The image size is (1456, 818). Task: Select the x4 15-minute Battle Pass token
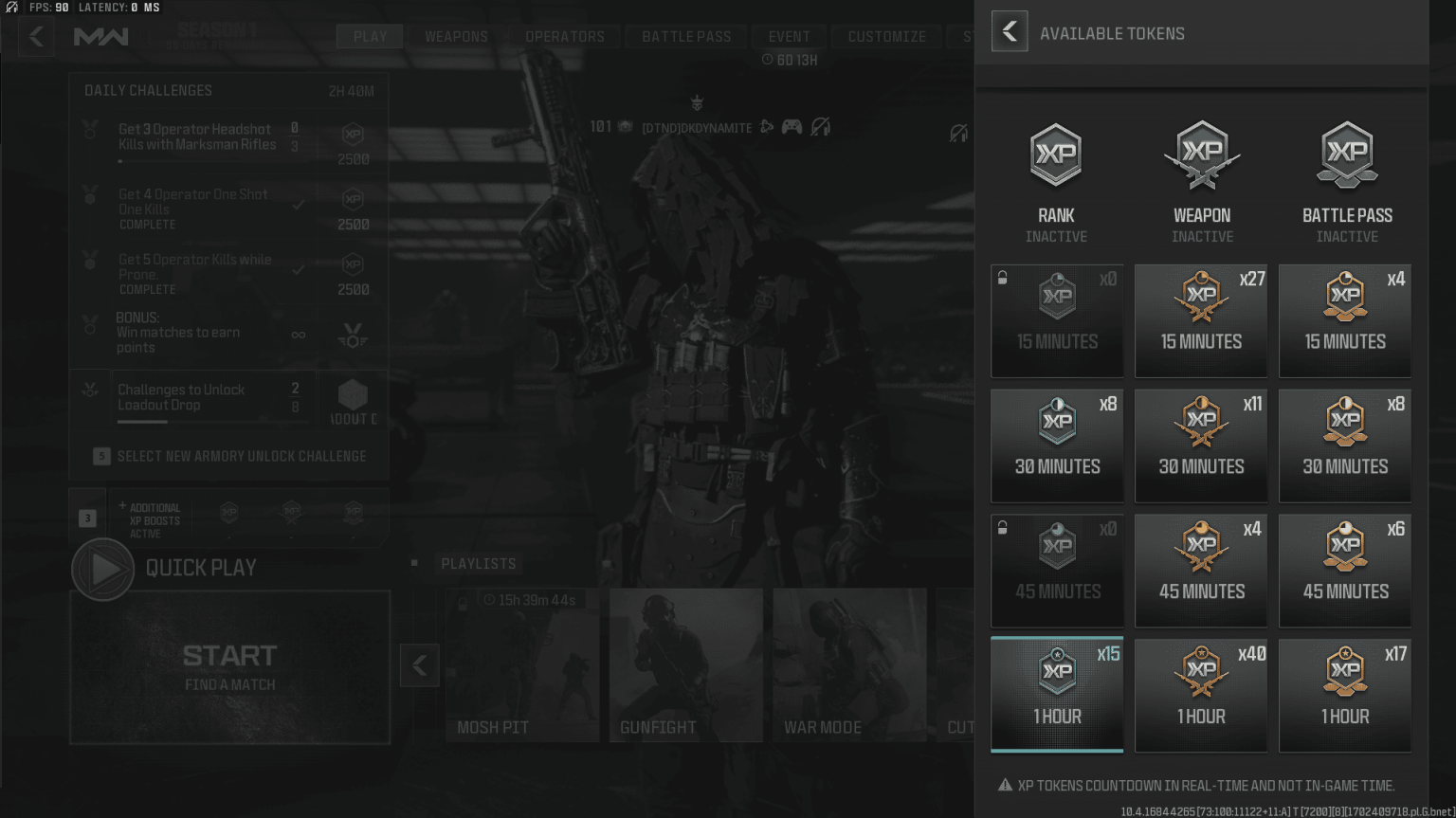pyautogui.click(x=1345, y=320)
